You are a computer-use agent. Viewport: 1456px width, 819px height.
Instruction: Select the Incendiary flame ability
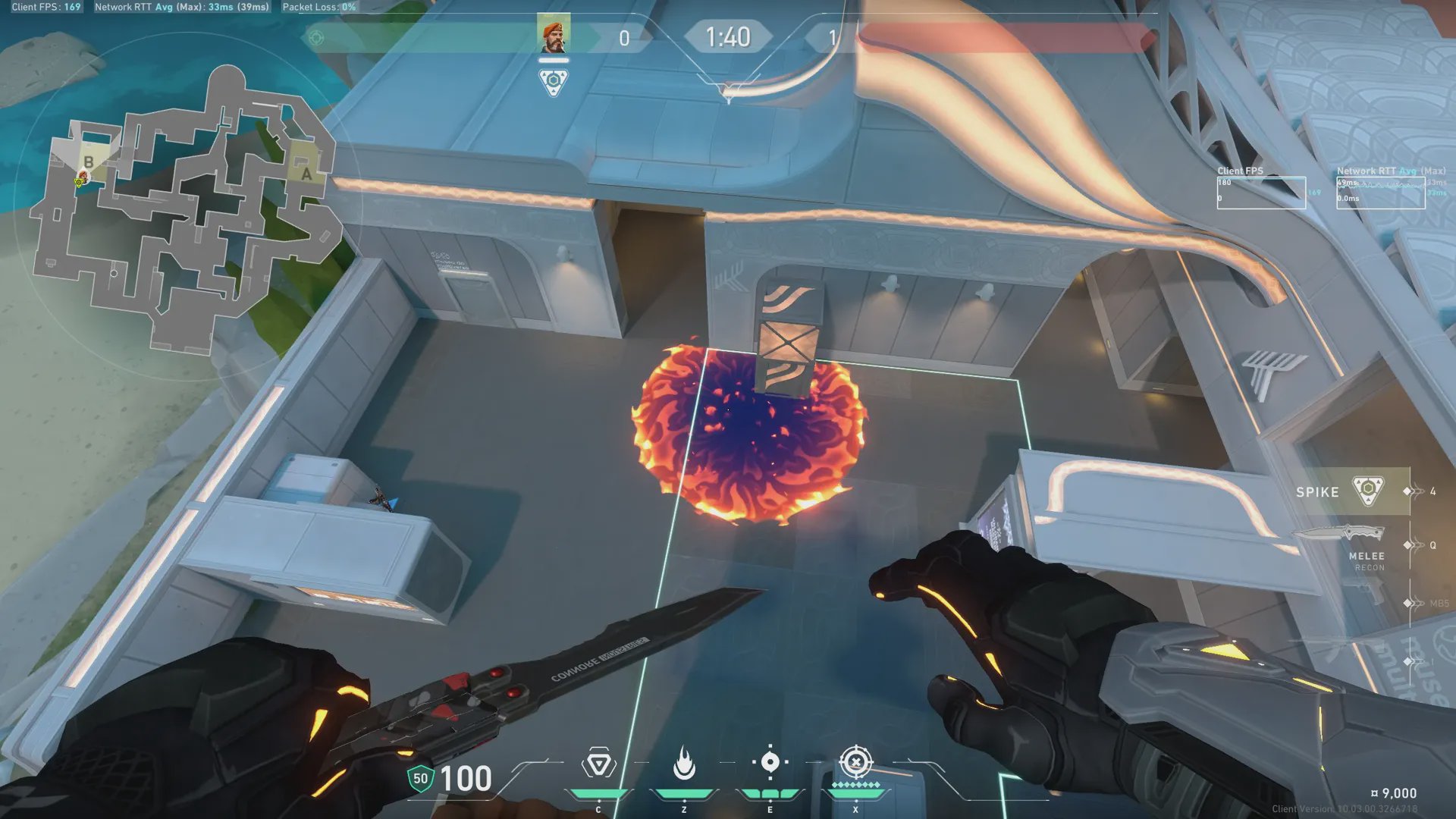[684, 764]
